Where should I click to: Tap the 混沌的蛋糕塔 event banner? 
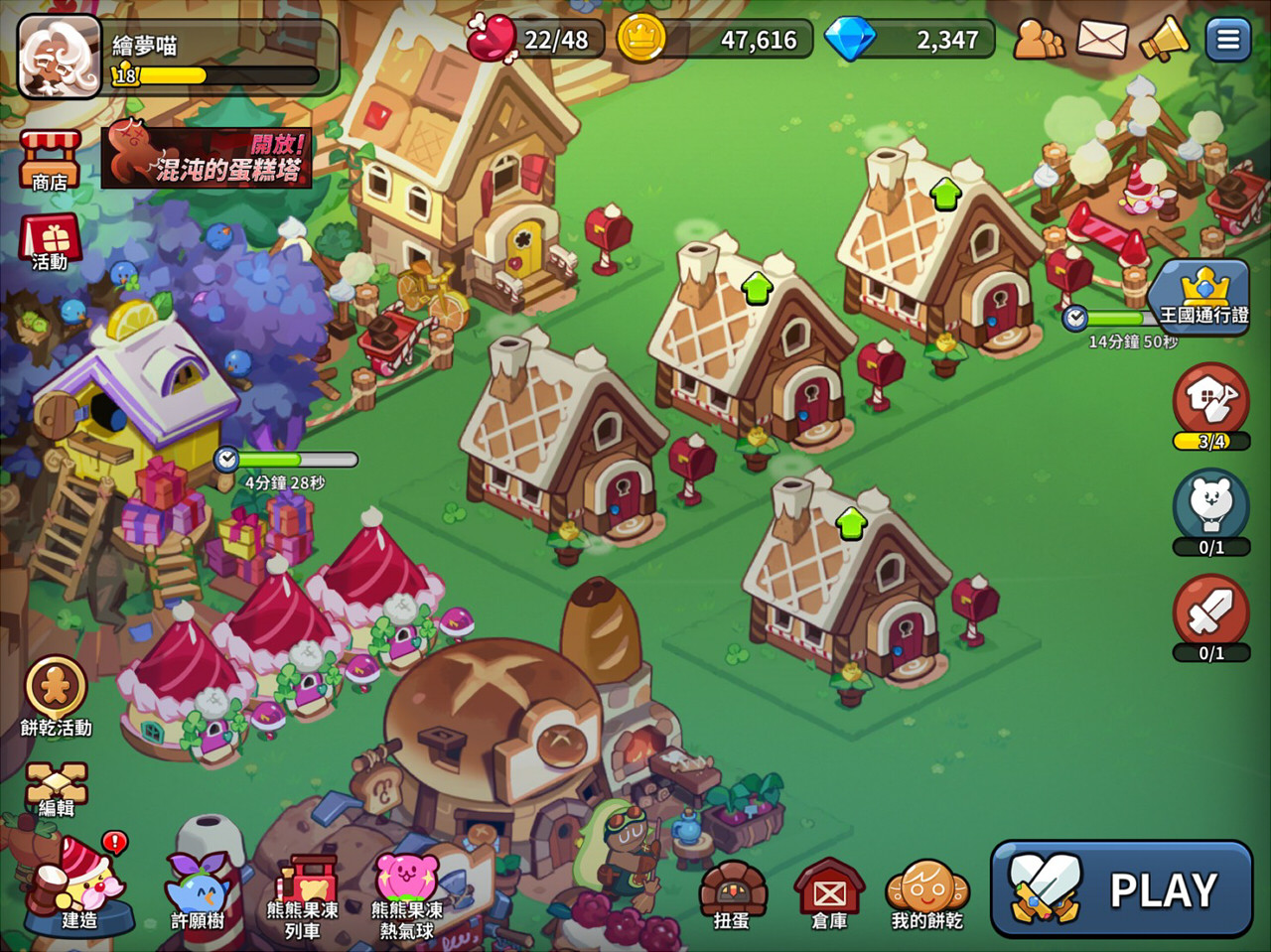click(207, 158)
